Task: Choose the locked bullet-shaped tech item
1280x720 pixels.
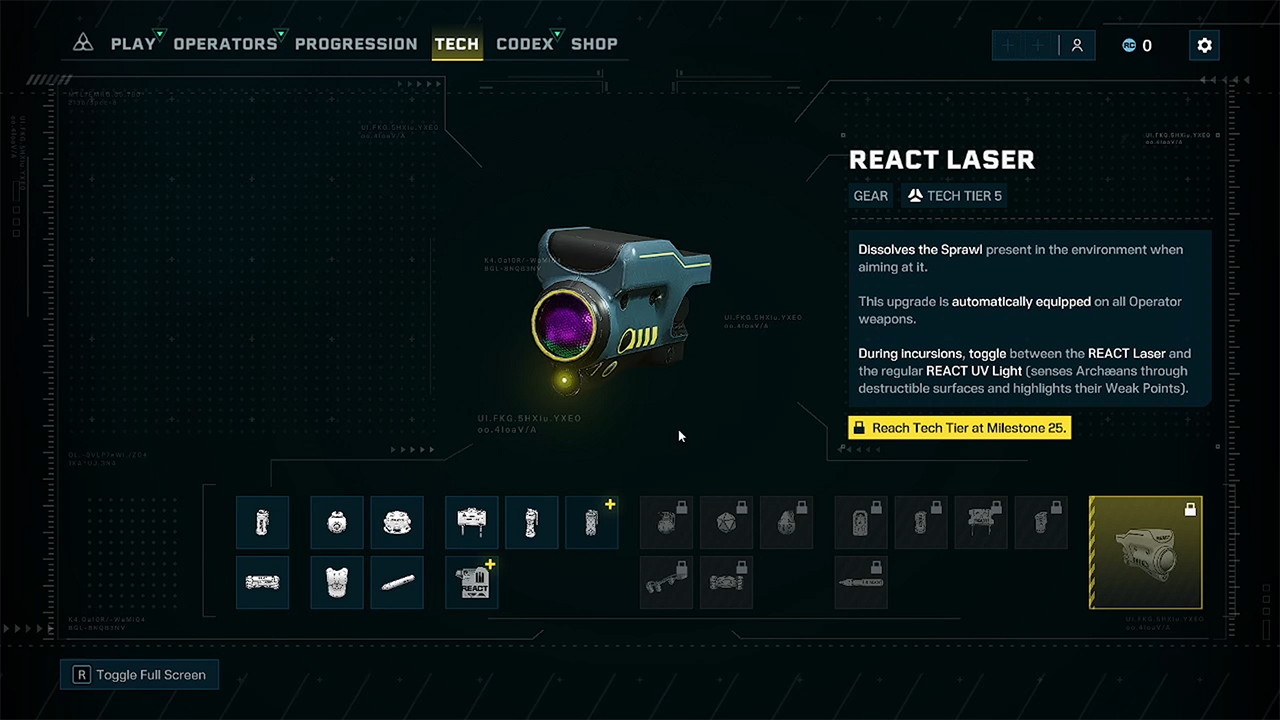Action: pos(860,582)
